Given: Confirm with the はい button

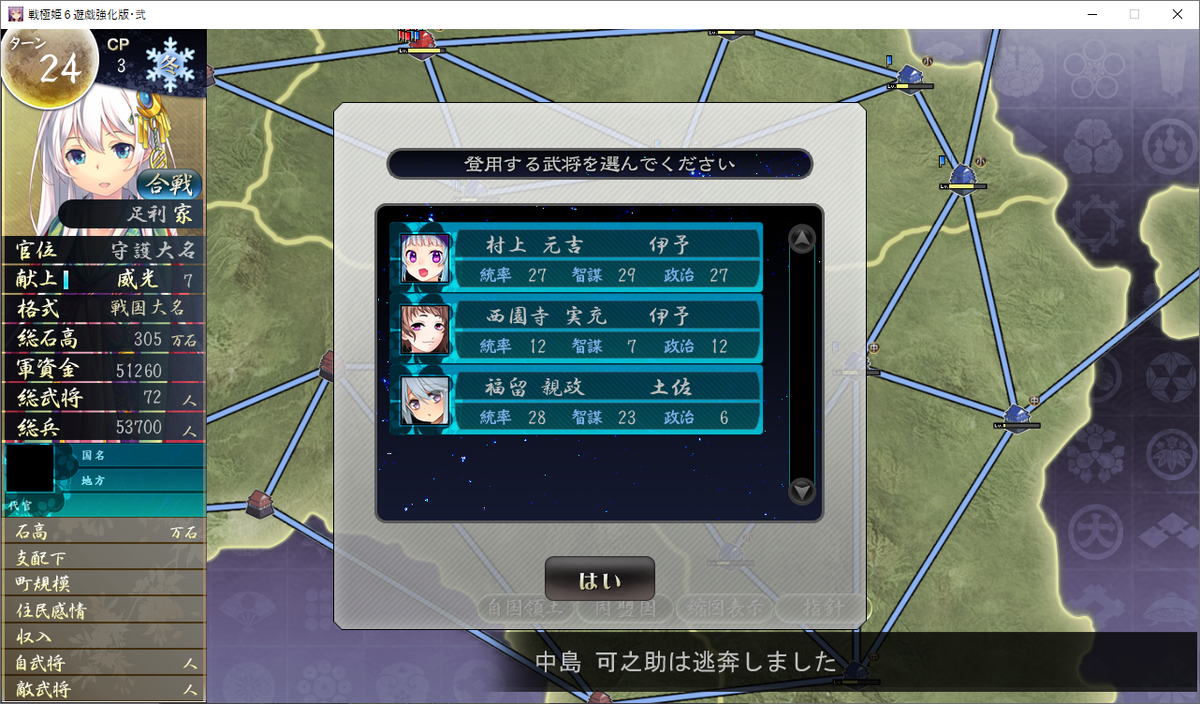Looking at the screenshot, I should point(600,580).
